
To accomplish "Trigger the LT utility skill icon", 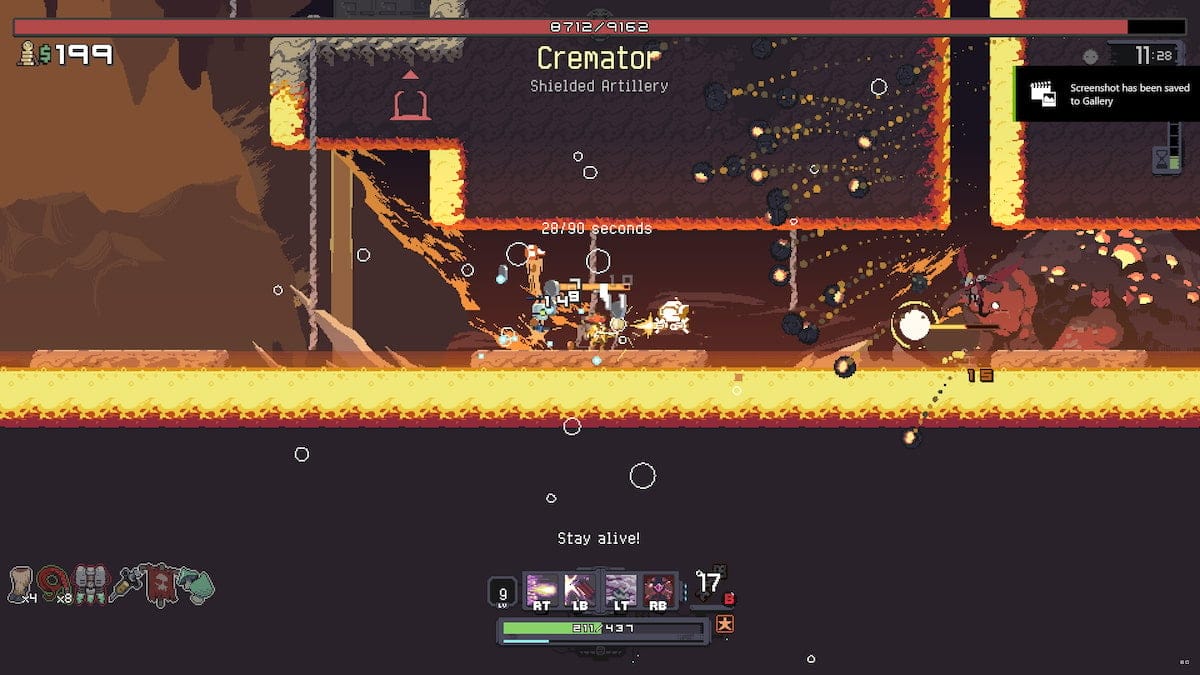I will [x=621, y=590].
